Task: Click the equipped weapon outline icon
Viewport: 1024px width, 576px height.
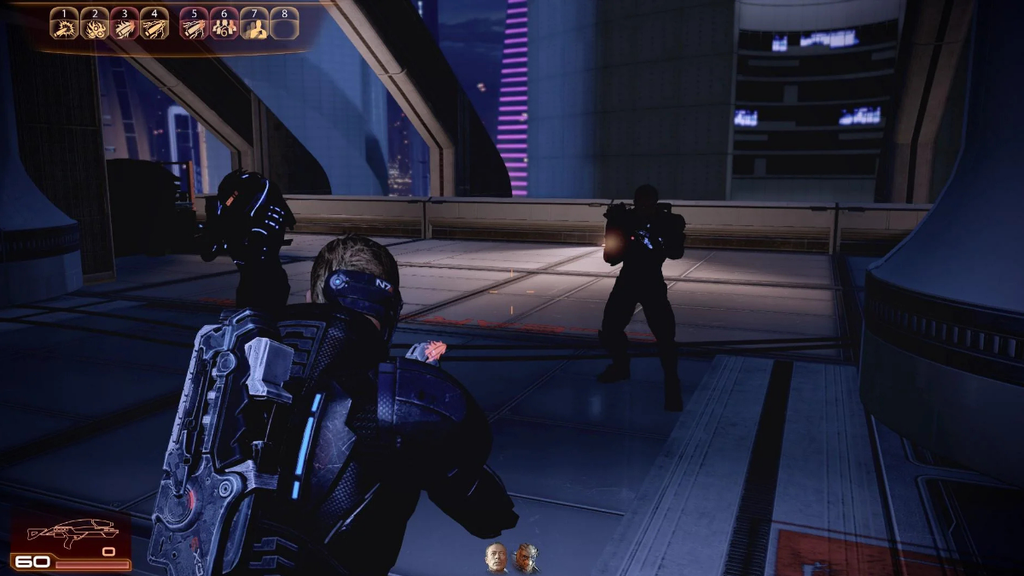Action: click(72, 533)
